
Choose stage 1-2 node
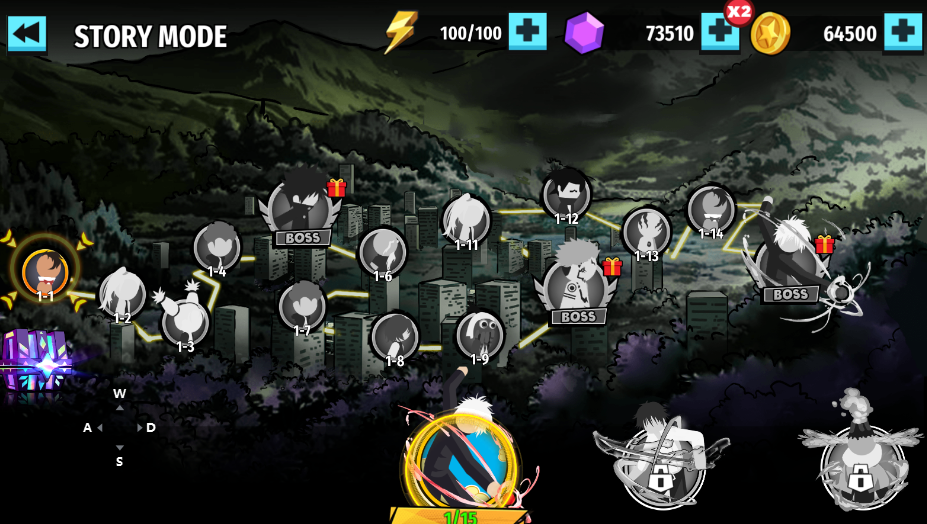[x=122, y=294]
